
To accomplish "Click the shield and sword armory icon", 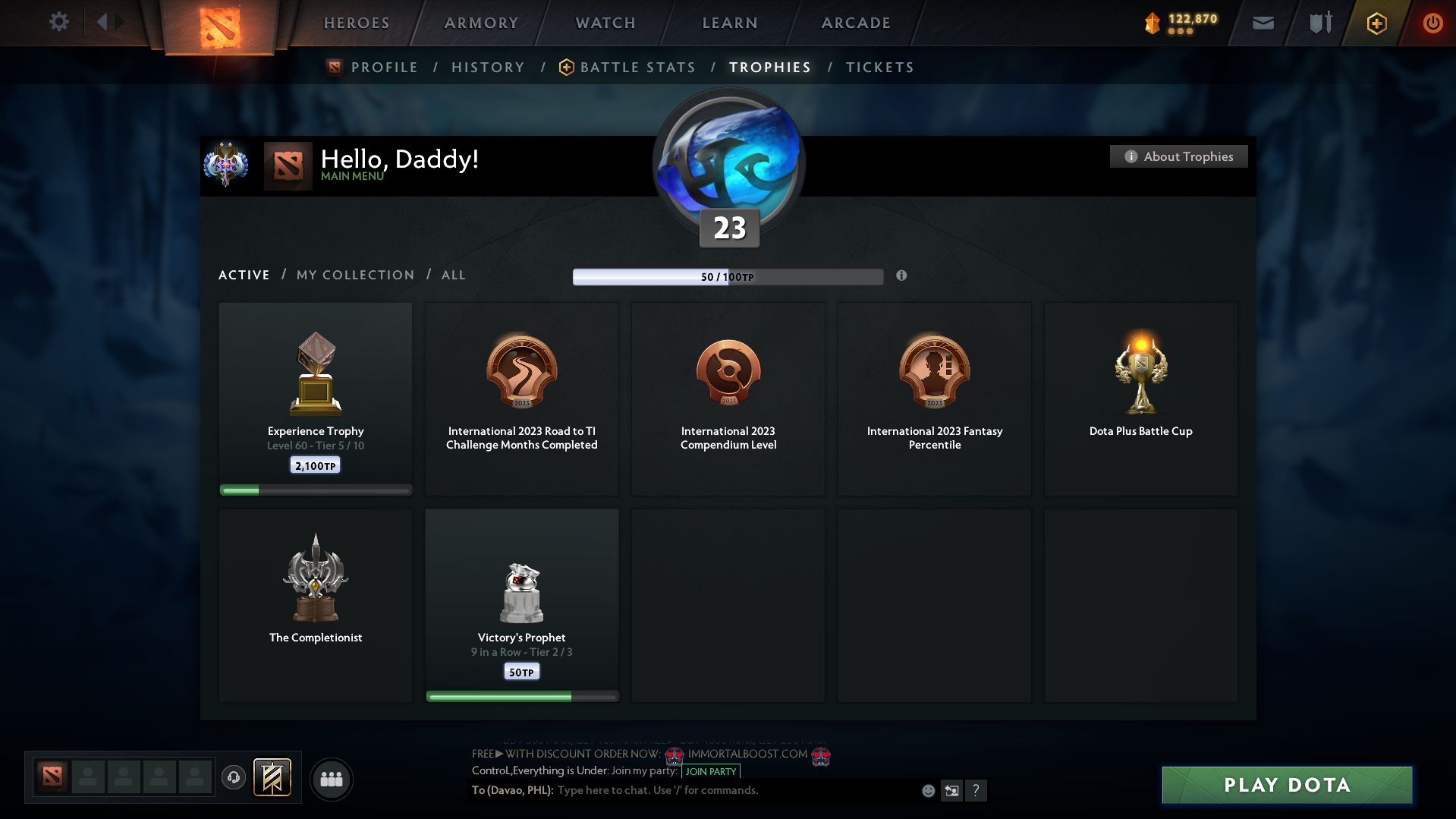I will coord(1319,24).
